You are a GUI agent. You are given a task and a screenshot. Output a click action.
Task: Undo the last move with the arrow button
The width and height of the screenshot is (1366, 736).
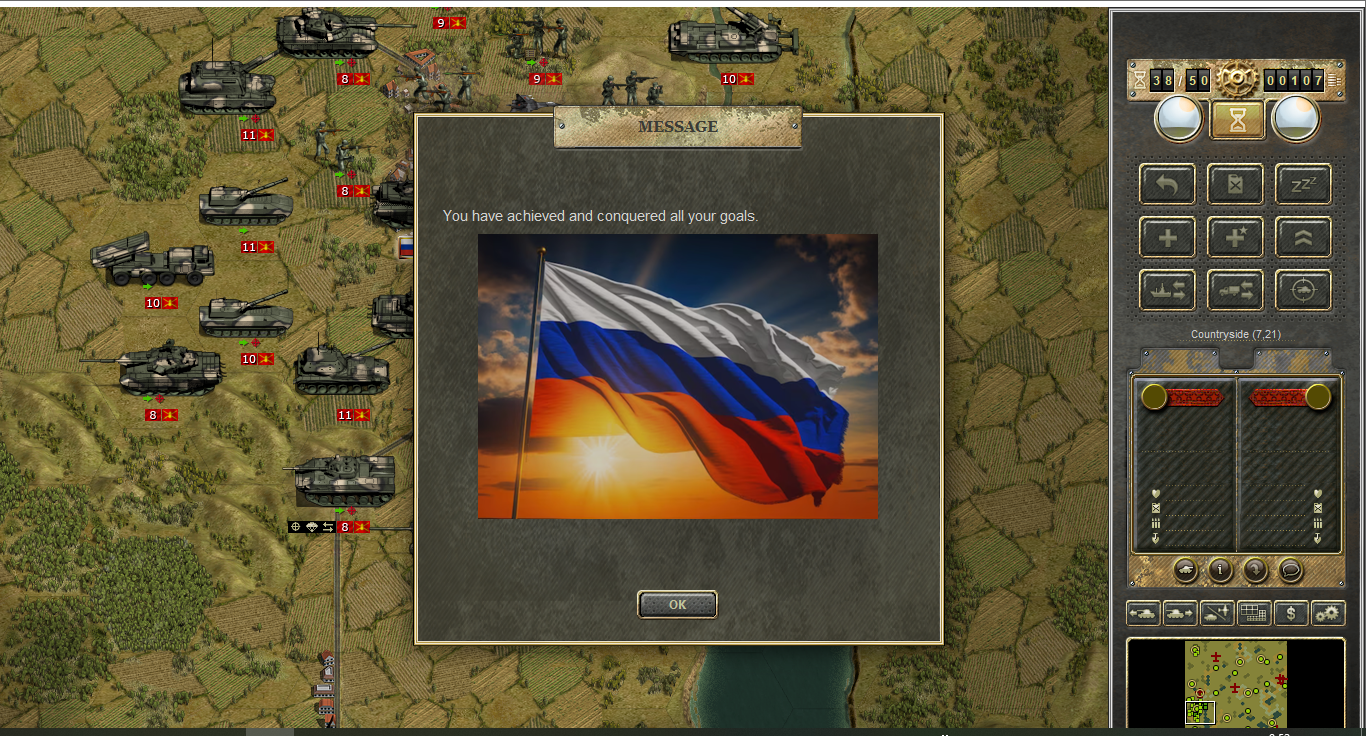pyautogui.click(x=1167, y=184)
